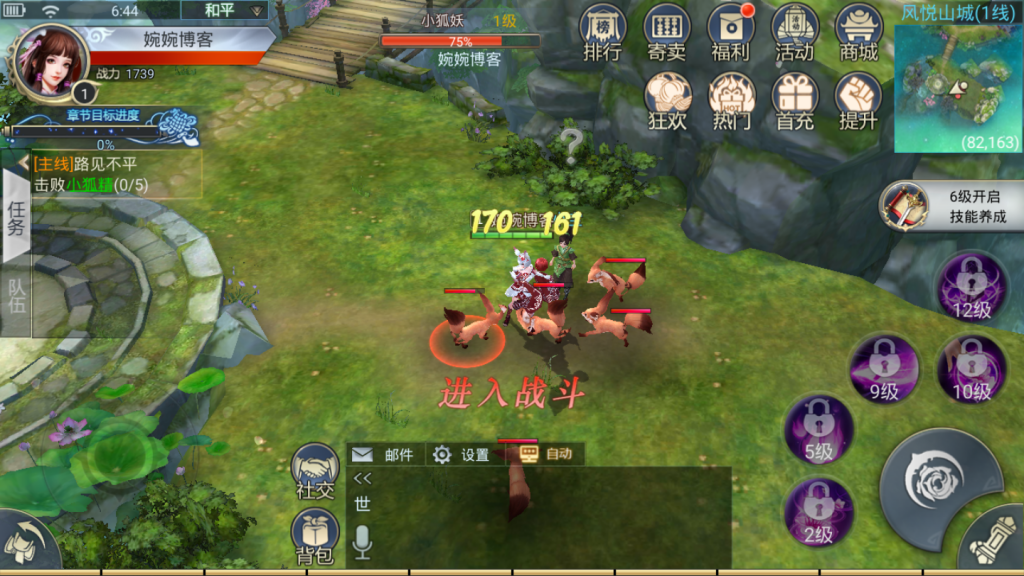The height and width of the screenshot is (576, 1024).
Task: Switch to the 队伍 team tab
Action: (16, 296)
